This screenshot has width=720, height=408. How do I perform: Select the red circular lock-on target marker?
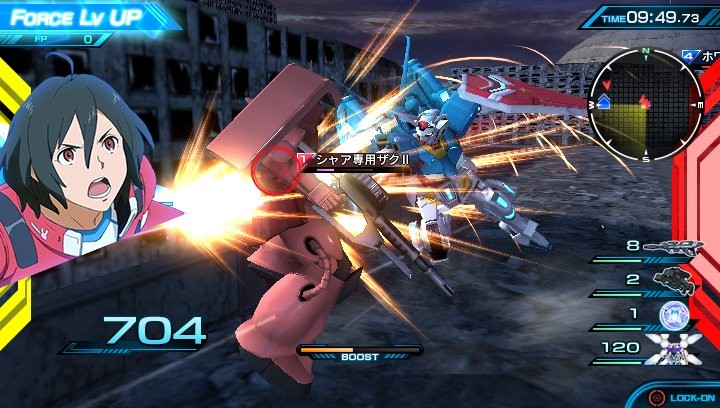pos(274,167)
